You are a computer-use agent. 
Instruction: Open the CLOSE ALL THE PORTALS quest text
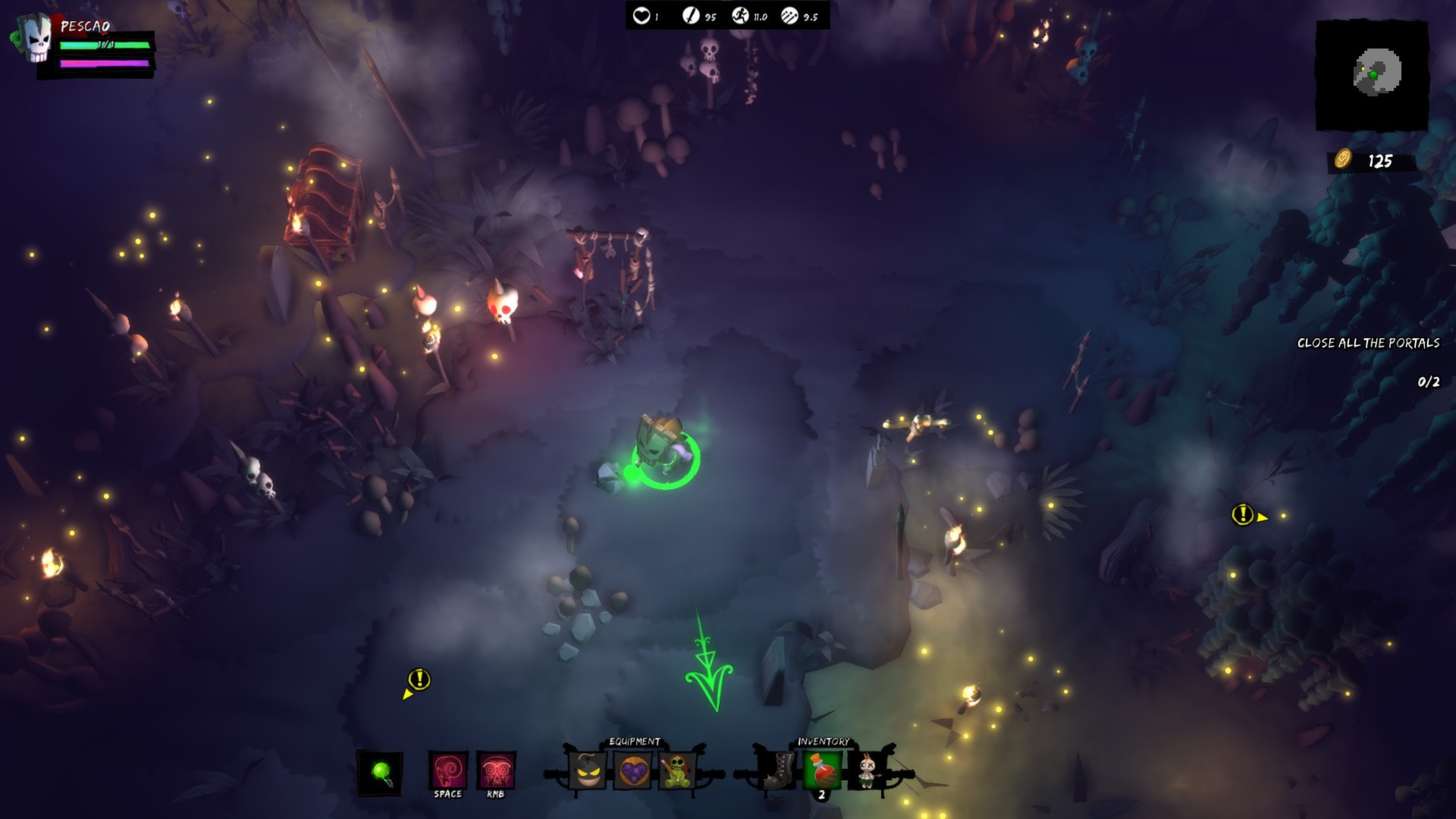tap(1369, 343)
